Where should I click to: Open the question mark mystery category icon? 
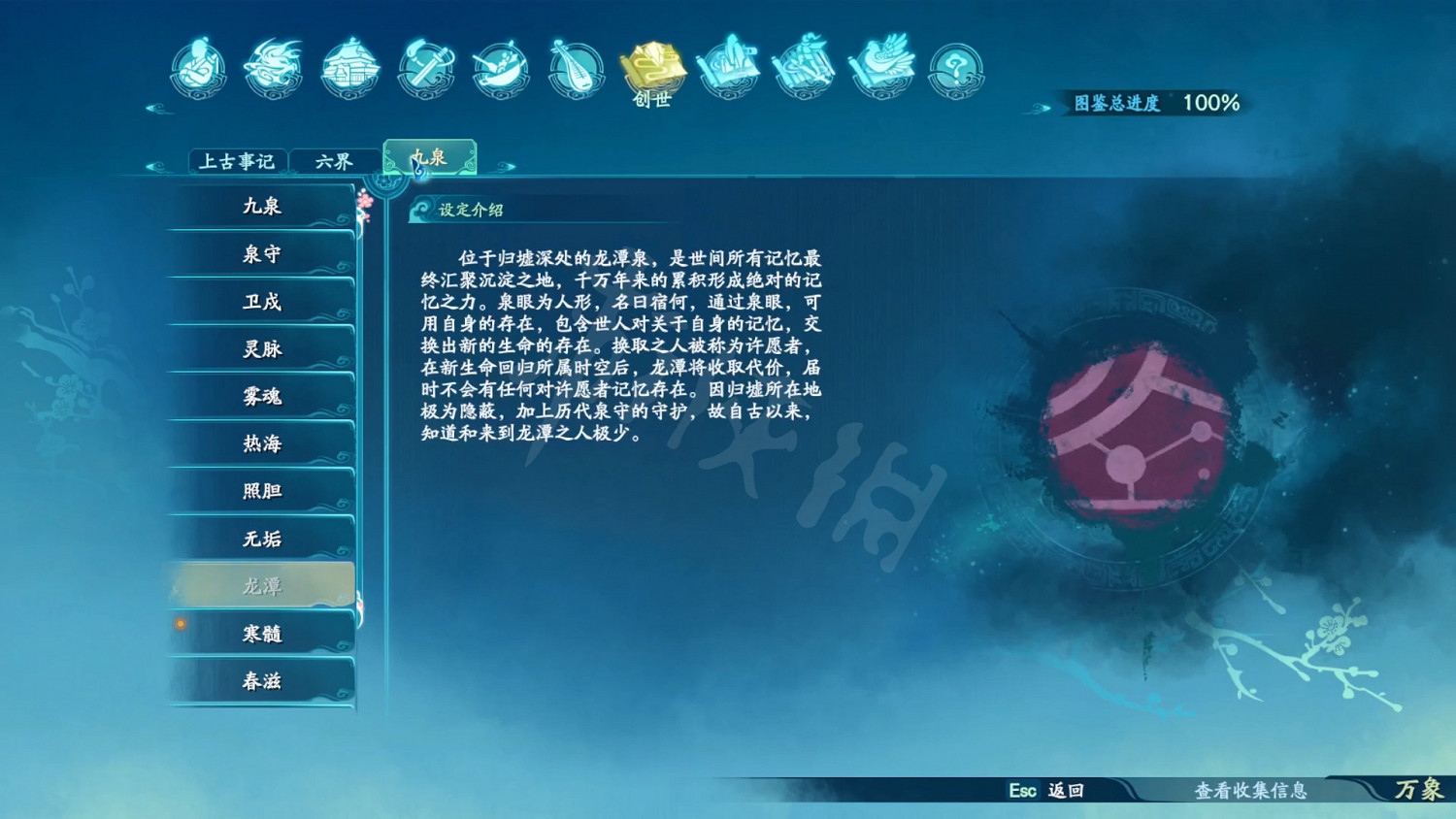point(953,68)
